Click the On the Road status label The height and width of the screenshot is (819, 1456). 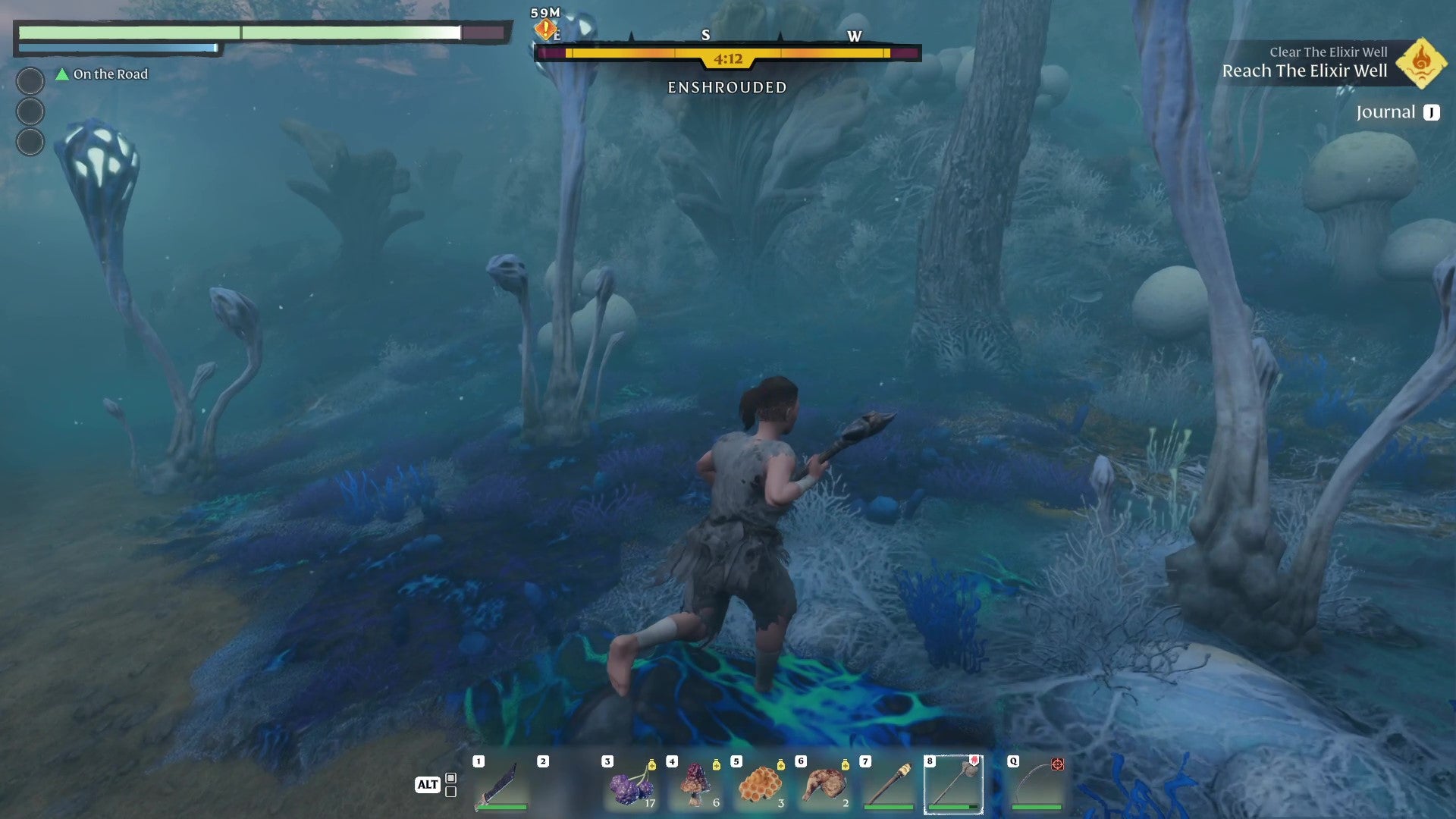click(x=109, y=74)
